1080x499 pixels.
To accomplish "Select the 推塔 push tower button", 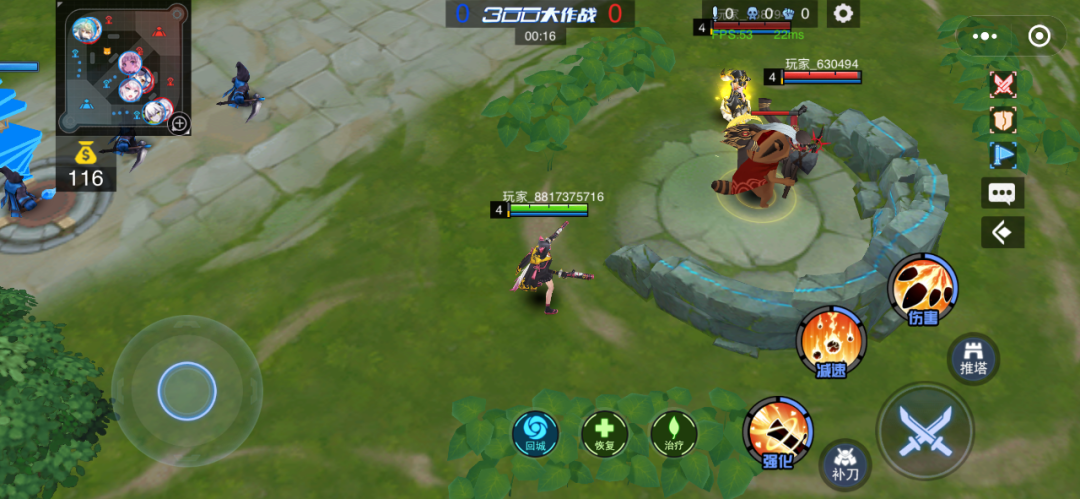I will (973, 357).
